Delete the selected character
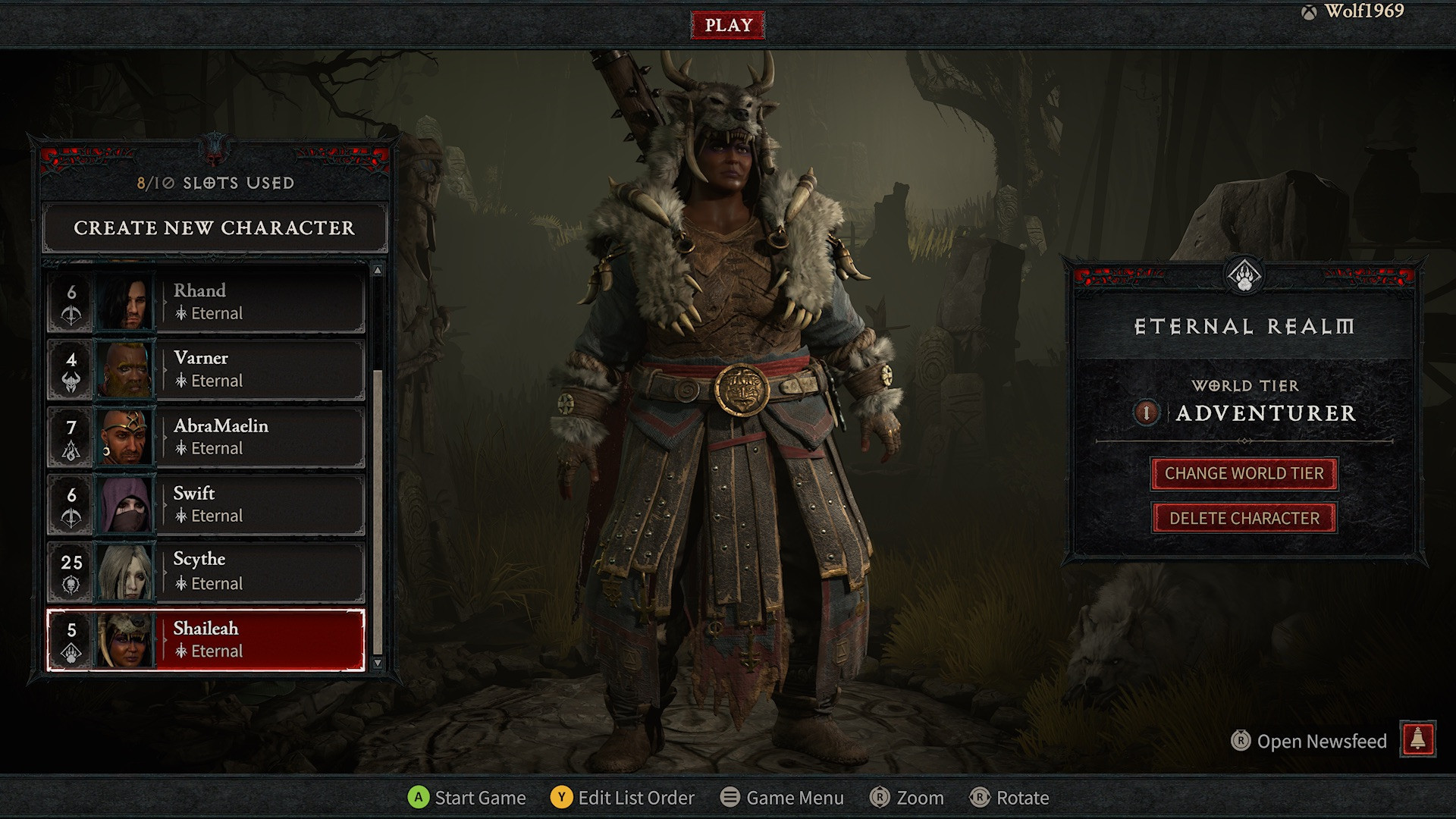The width and height of the screenshot is (1456, 819). coord(1244,519)
